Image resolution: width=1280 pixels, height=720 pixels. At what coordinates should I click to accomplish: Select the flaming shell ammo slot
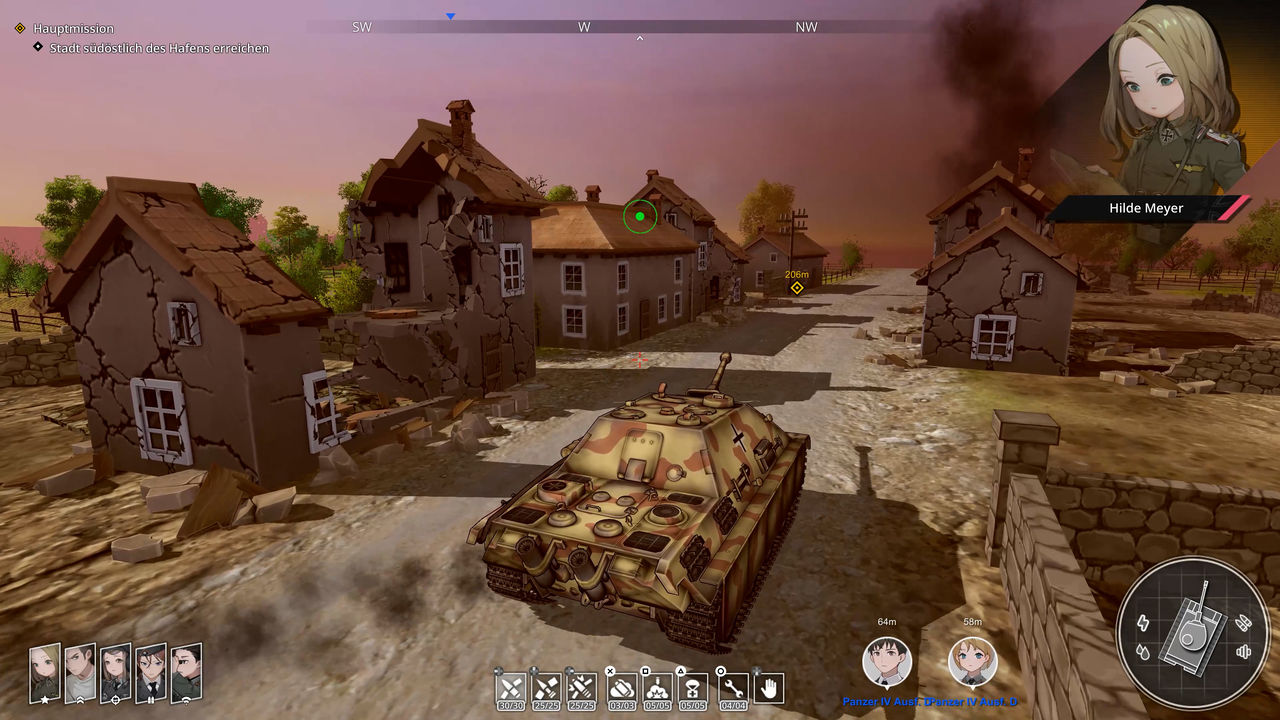[x=581, y=688]
